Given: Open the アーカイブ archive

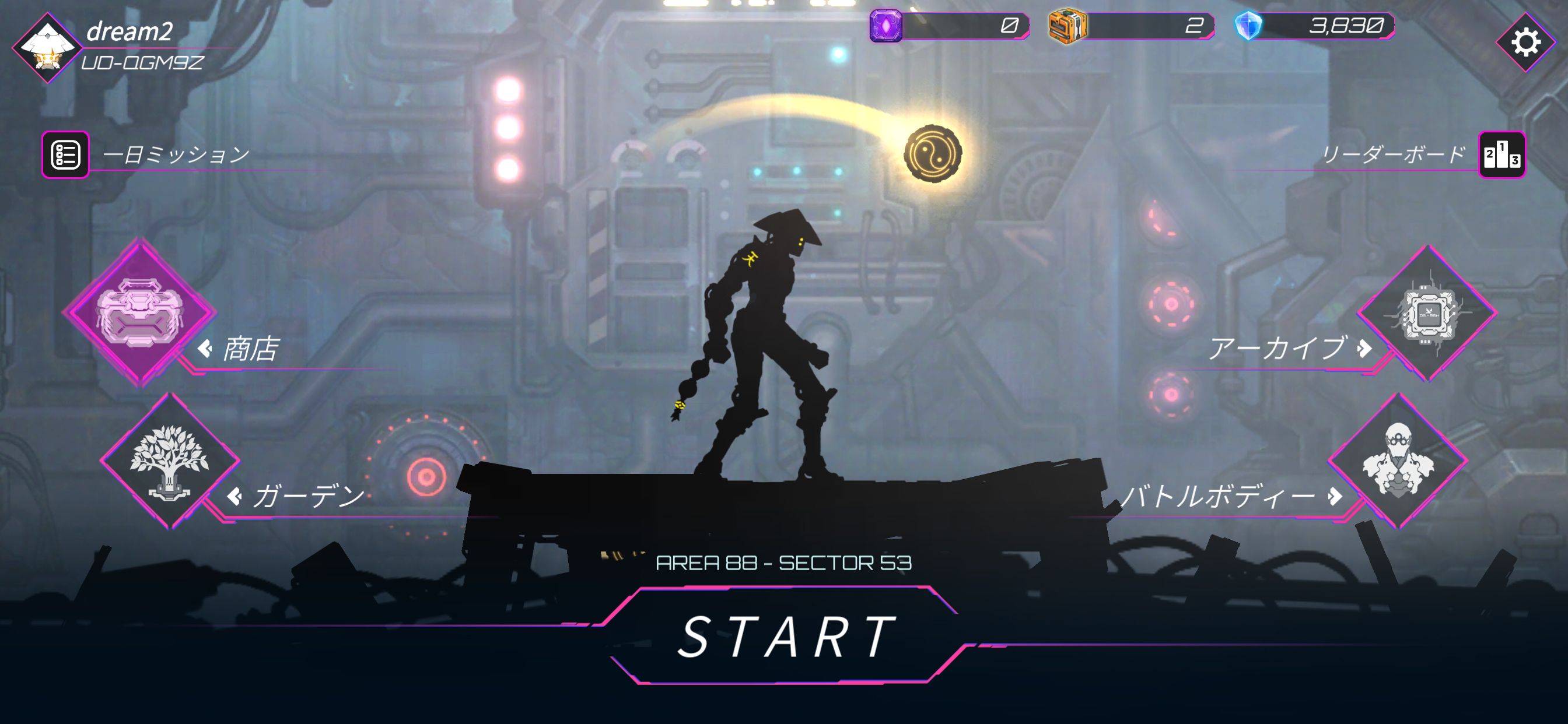Looking at the screenshot, I should point(1427,314).
